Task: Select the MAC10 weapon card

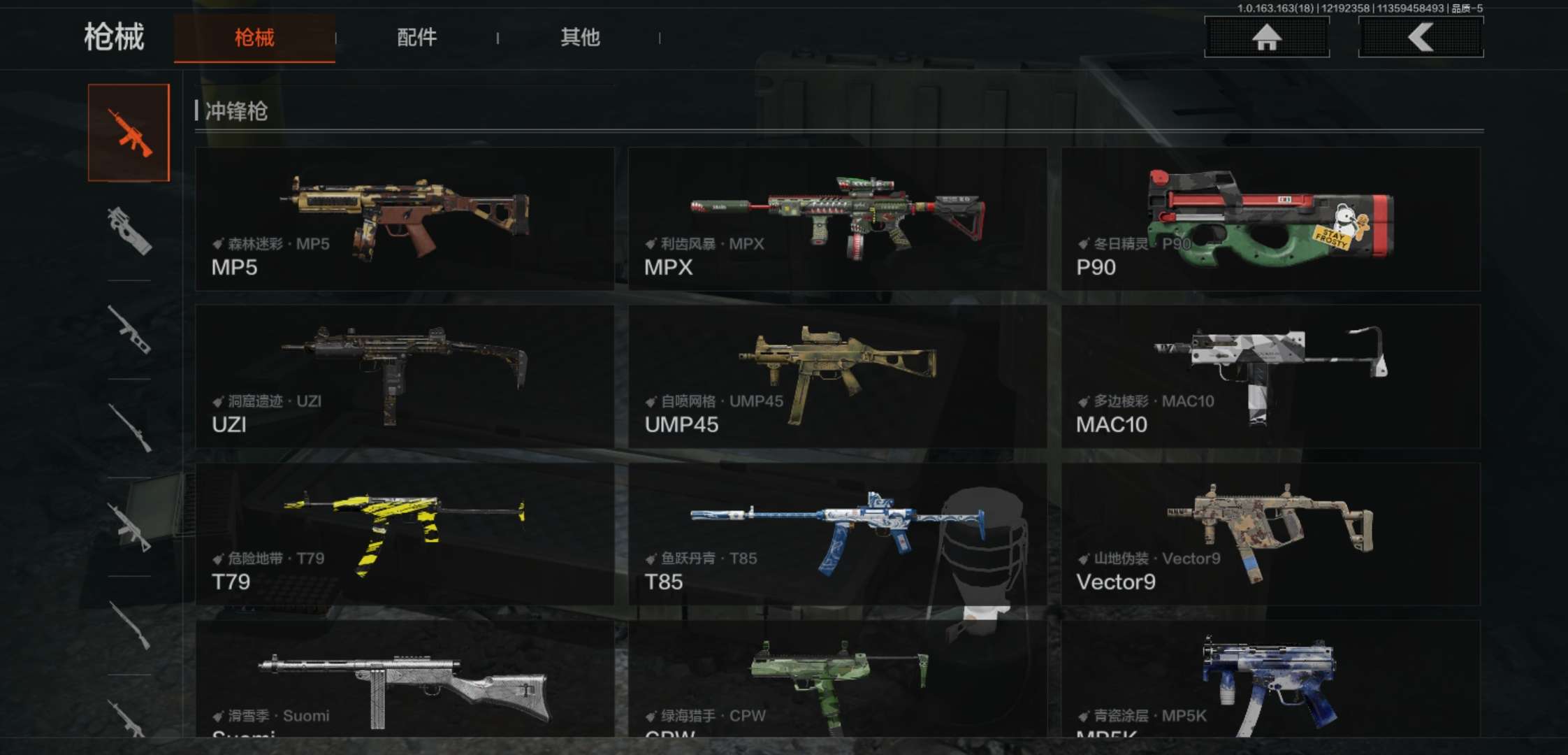Action: (1270, 376)
